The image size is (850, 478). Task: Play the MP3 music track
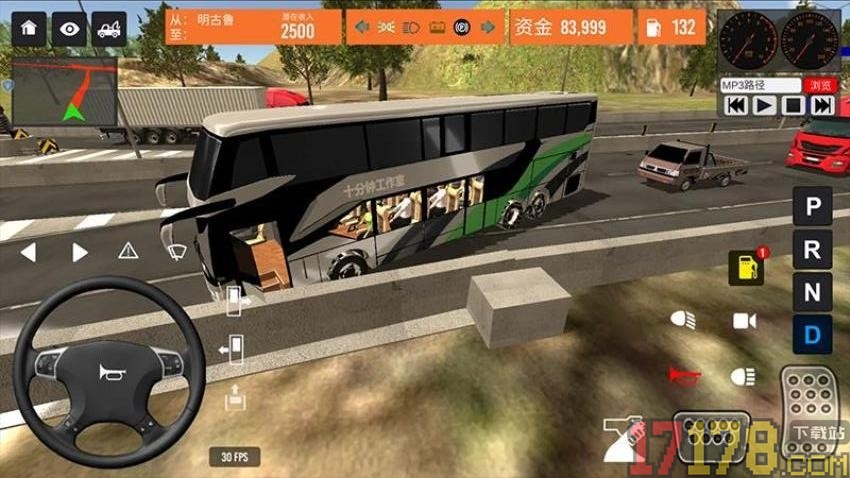[x=764, y=105]
